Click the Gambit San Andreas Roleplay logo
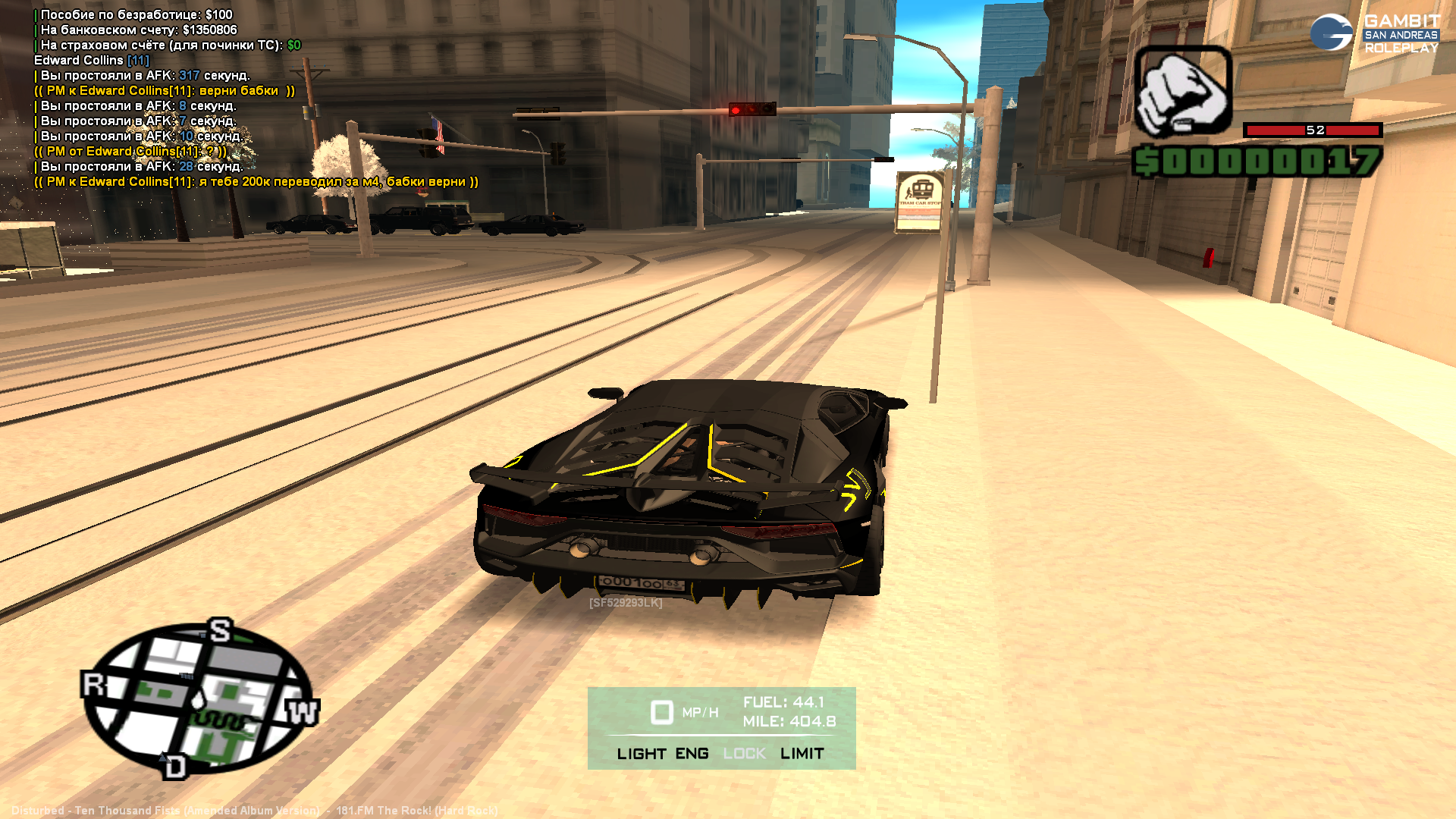This screenshot has height=819, width=1456. point(1375,33)
